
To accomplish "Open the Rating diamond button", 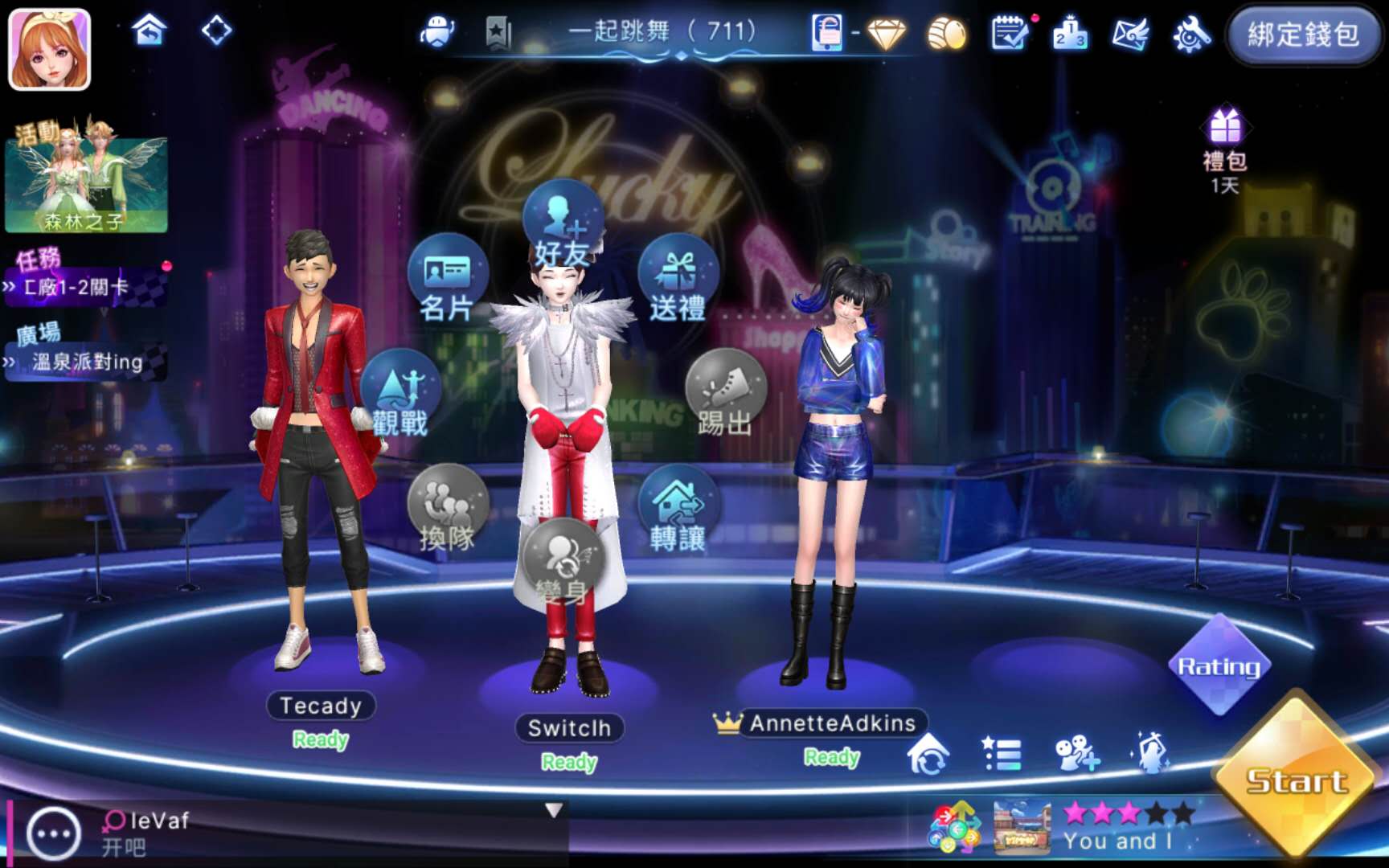I will [1219, 665].
